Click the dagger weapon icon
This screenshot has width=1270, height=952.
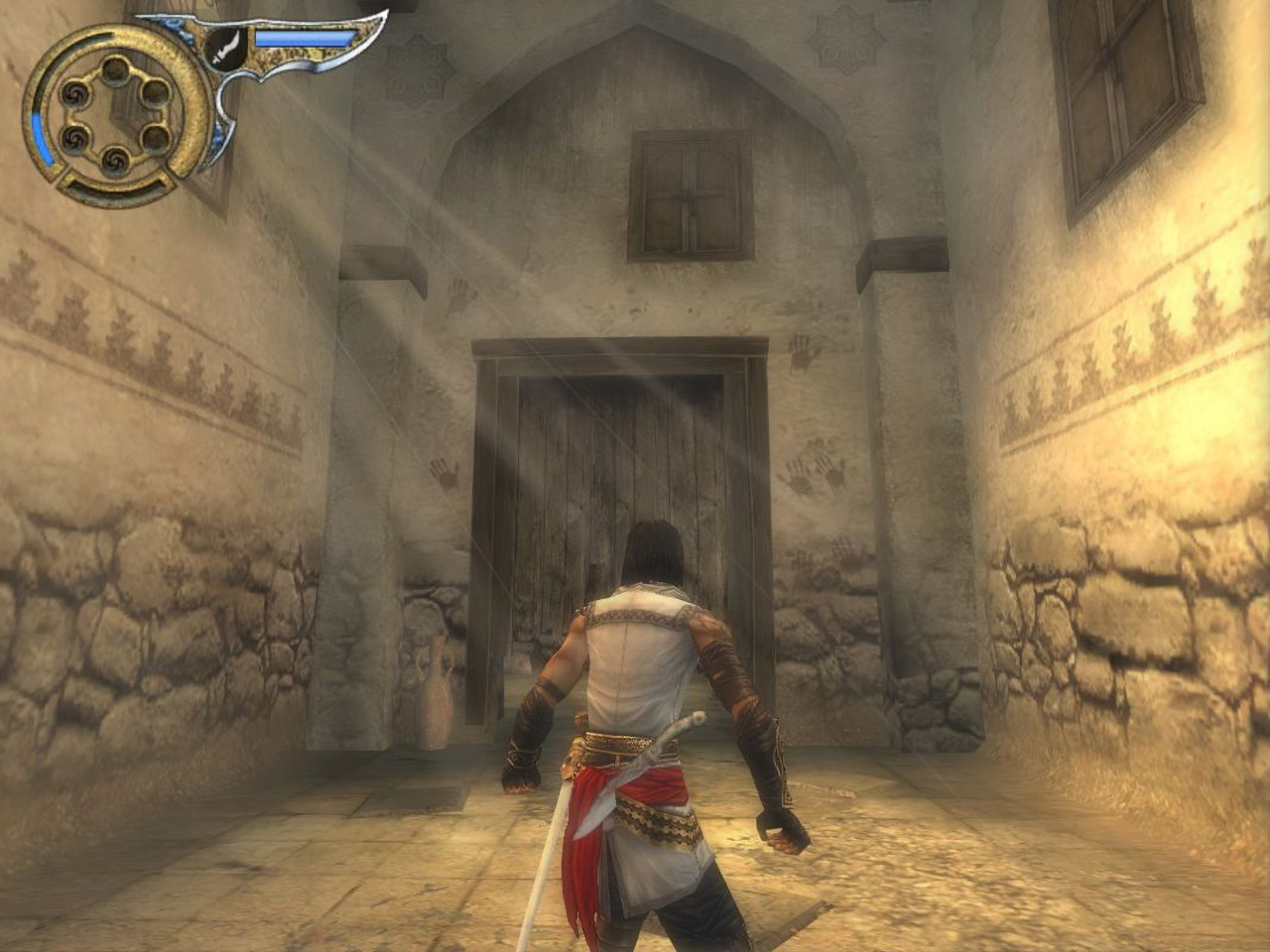click(229, 43)
